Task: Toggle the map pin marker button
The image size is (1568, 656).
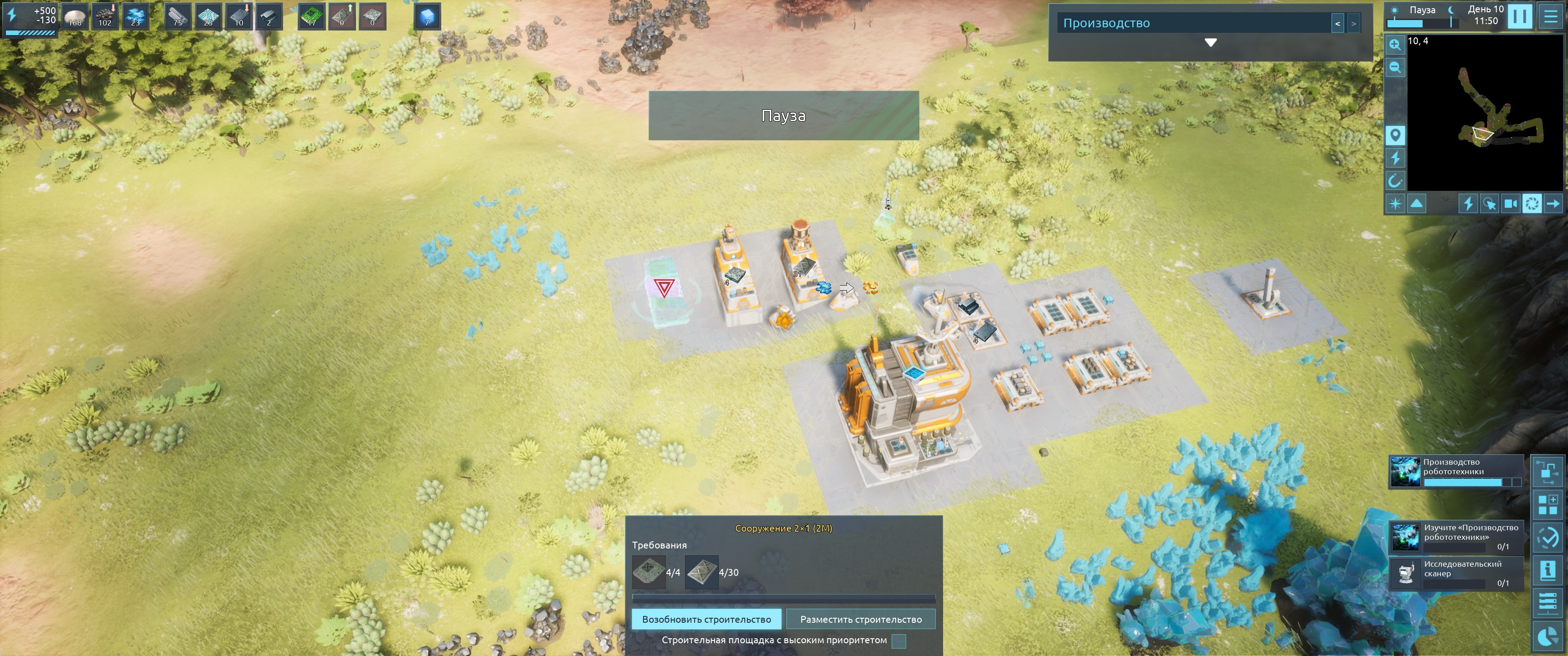Action: [x=1395, y=135]
